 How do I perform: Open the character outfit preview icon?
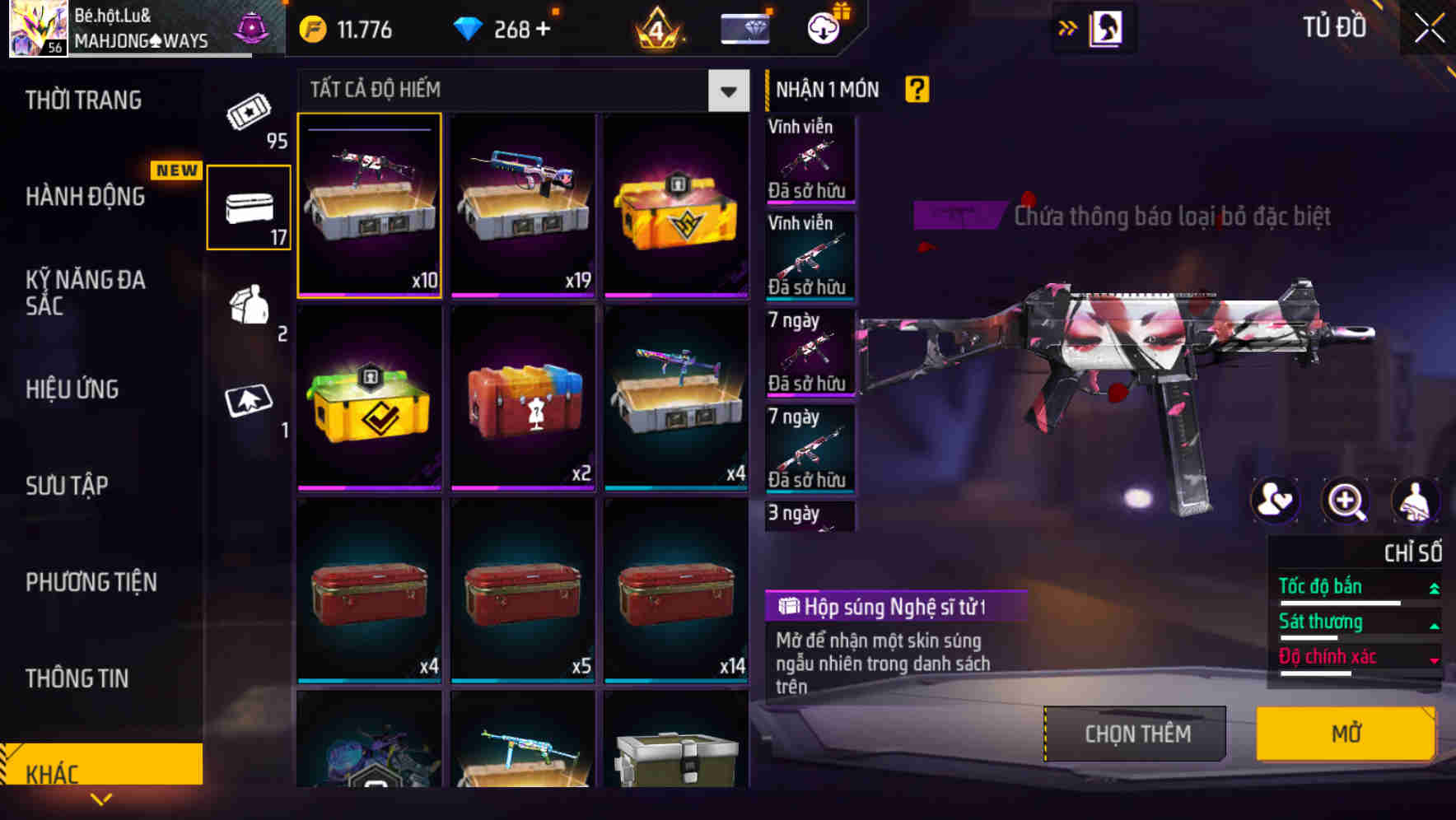coord(1416,501)
